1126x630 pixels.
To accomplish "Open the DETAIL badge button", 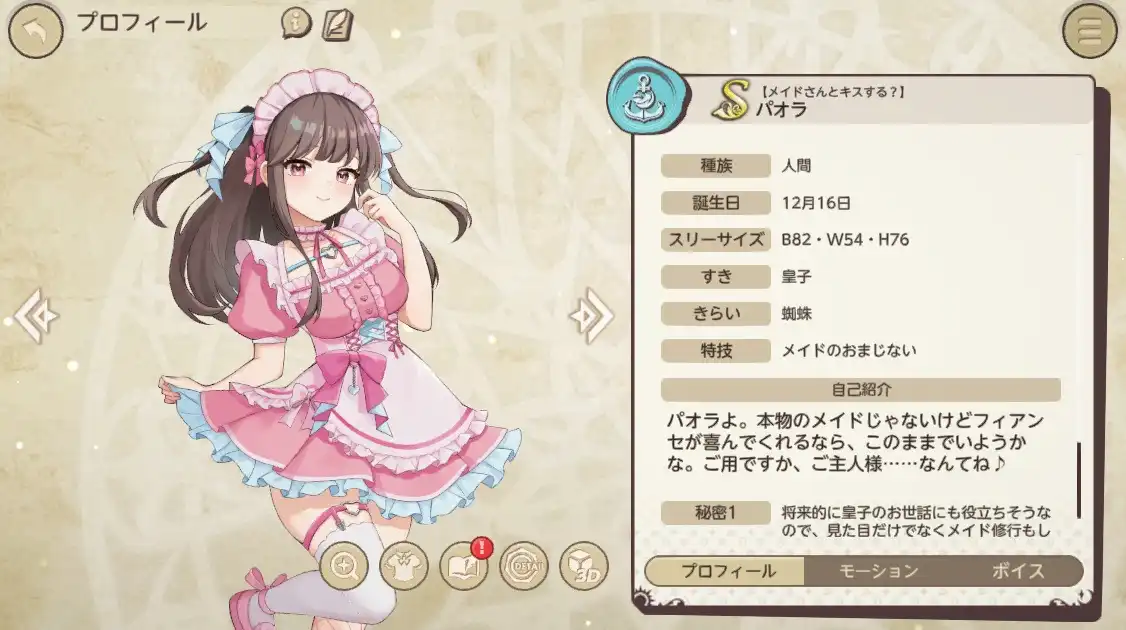I will pos(523,567).
